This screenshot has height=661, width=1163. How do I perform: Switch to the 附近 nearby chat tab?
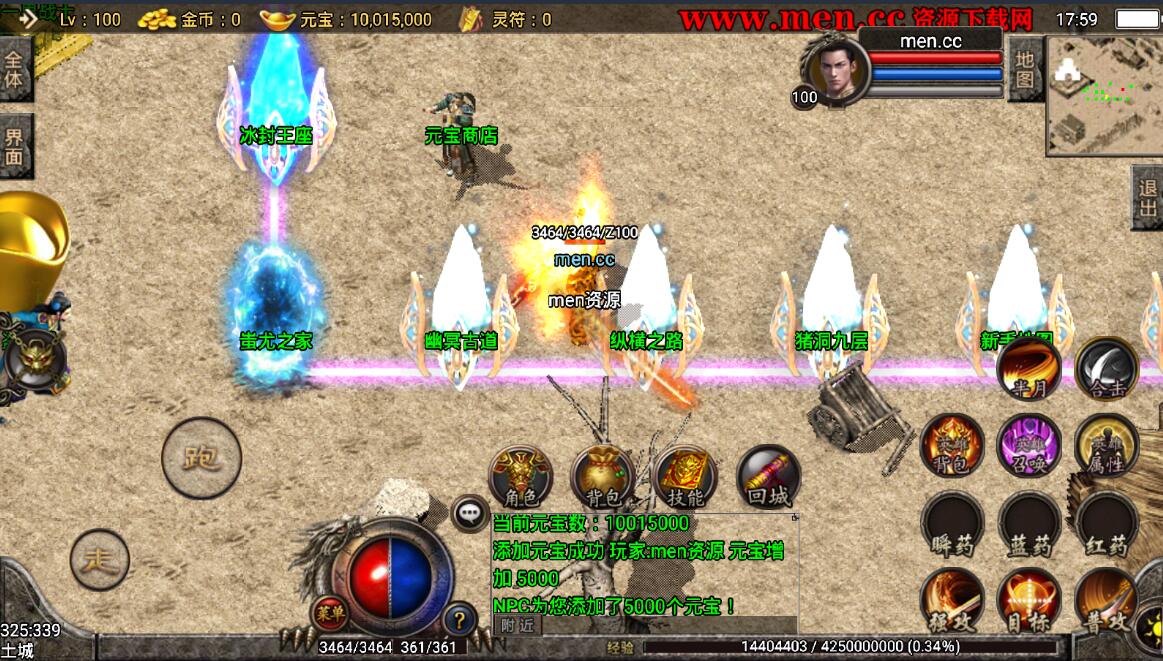click(517, 625)
